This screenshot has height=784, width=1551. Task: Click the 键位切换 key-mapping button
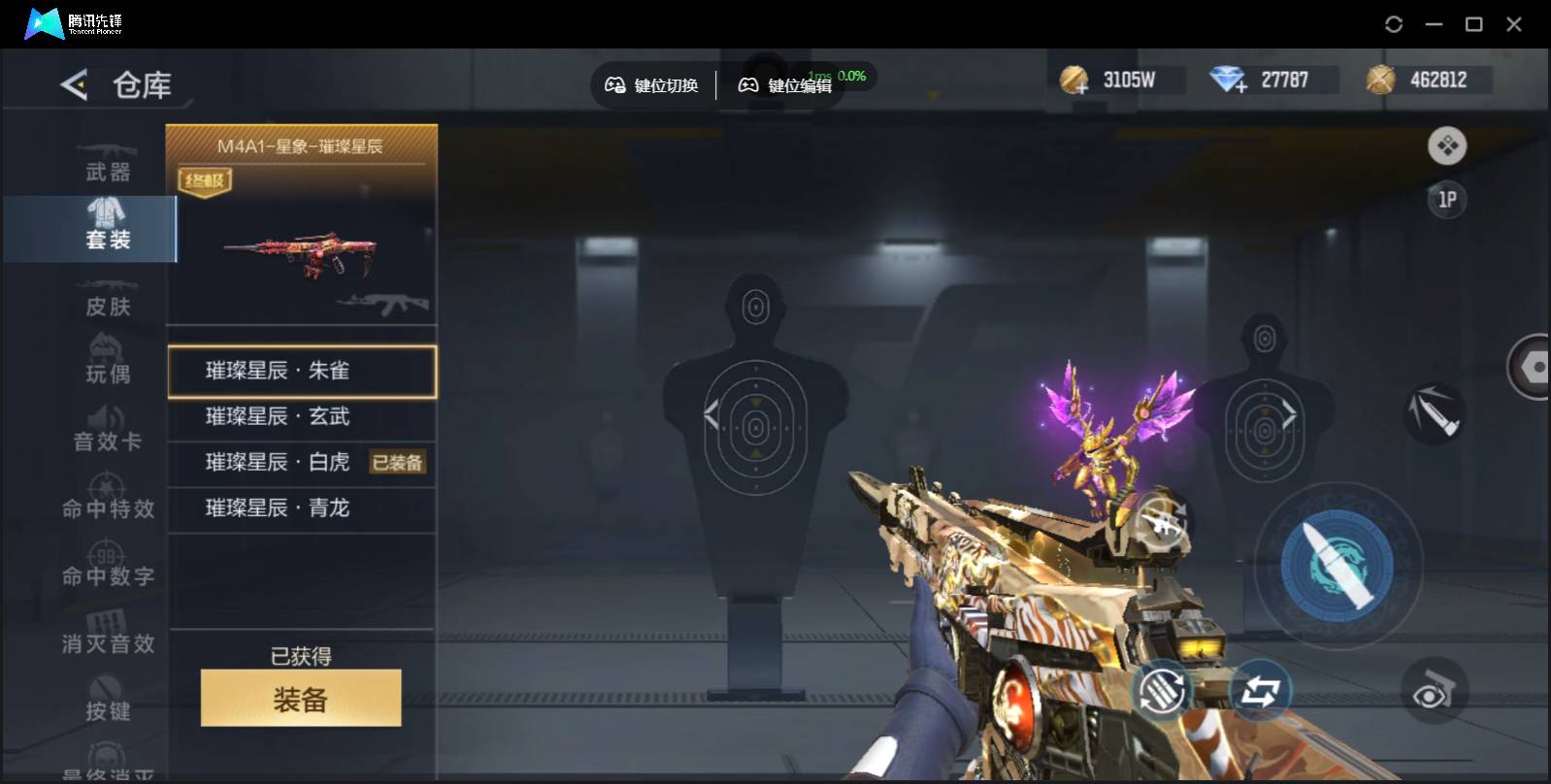pos(652,85)
